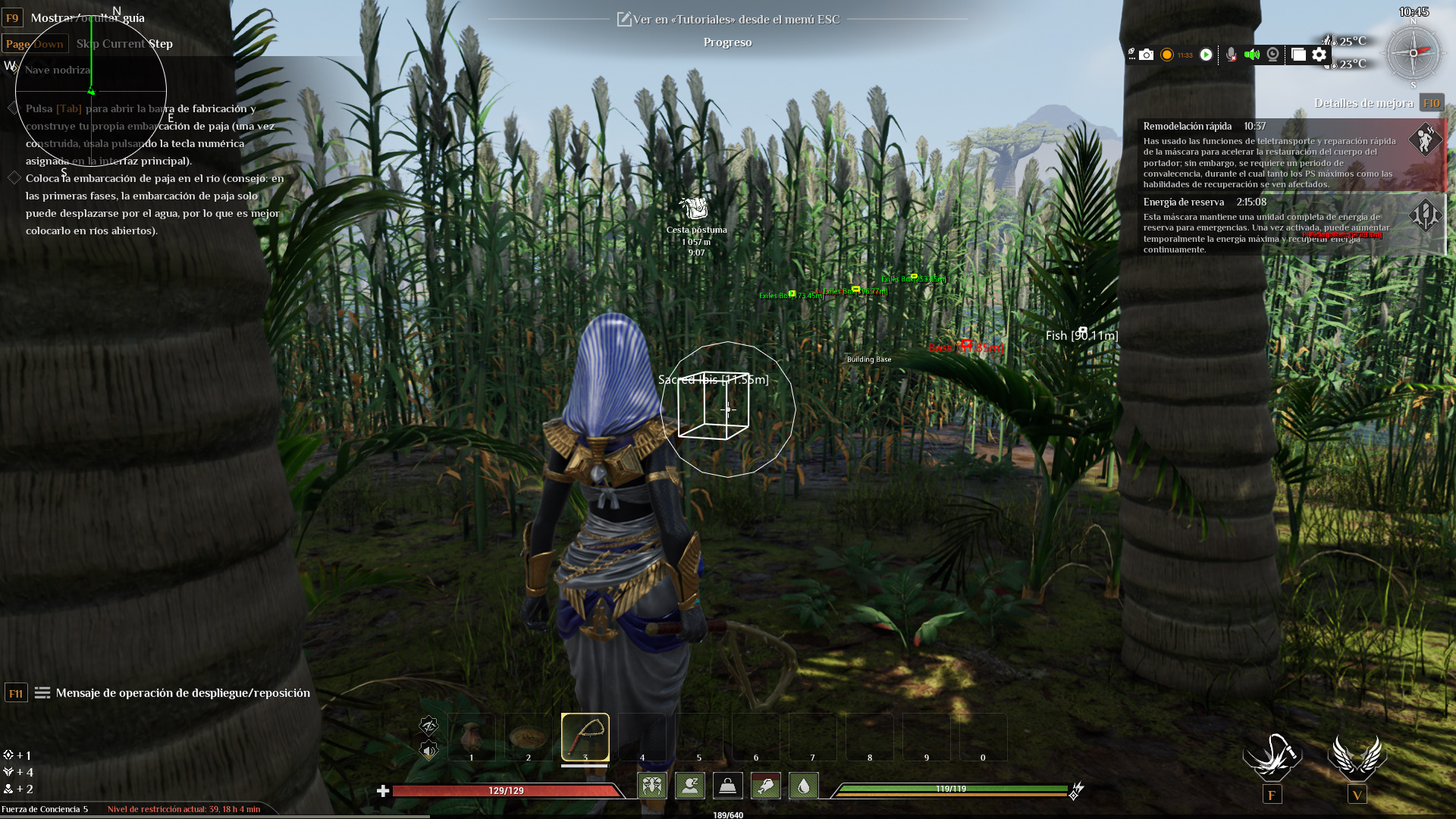Open Tutoriales from the top banner link
The height and width of the screenshot is (819, 1456).
[x=728, y=19]
